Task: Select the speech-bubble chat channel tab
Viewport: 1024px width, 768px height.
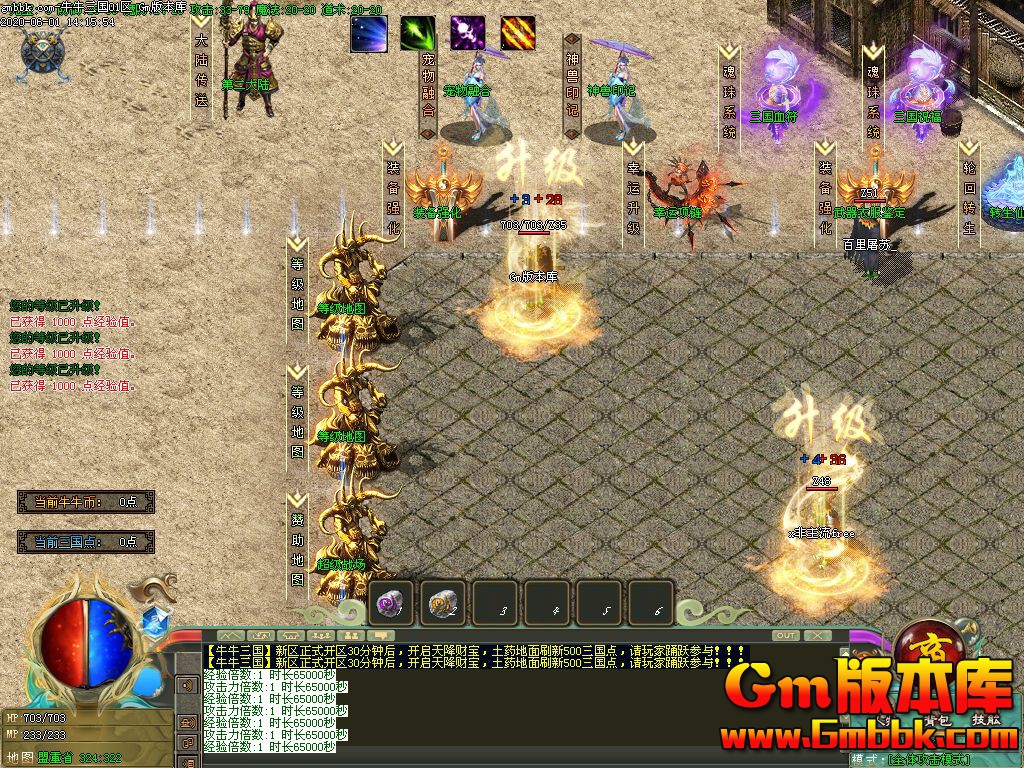Action: click(381, 635)
